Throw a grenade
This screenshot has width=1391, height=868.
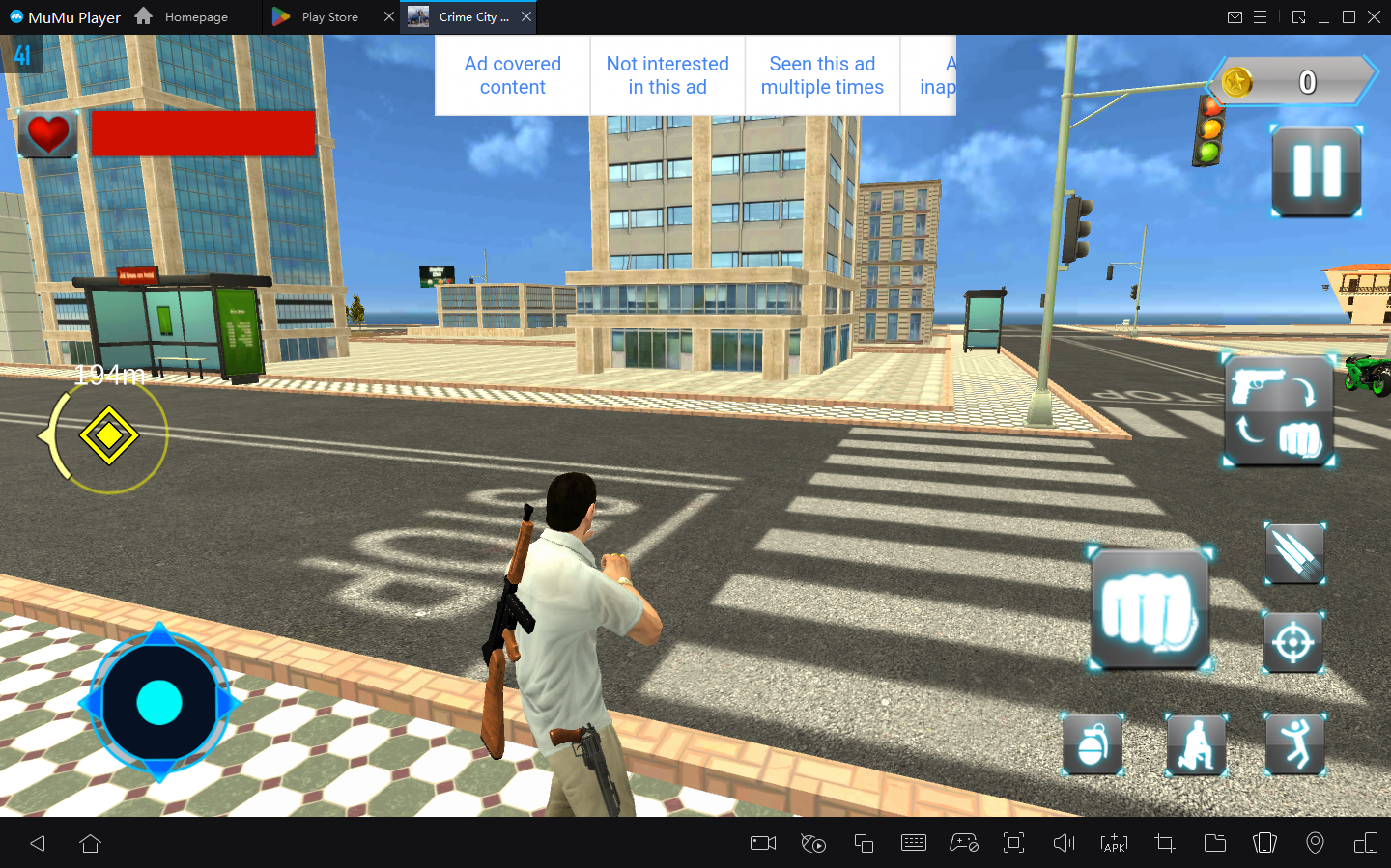1092,743
